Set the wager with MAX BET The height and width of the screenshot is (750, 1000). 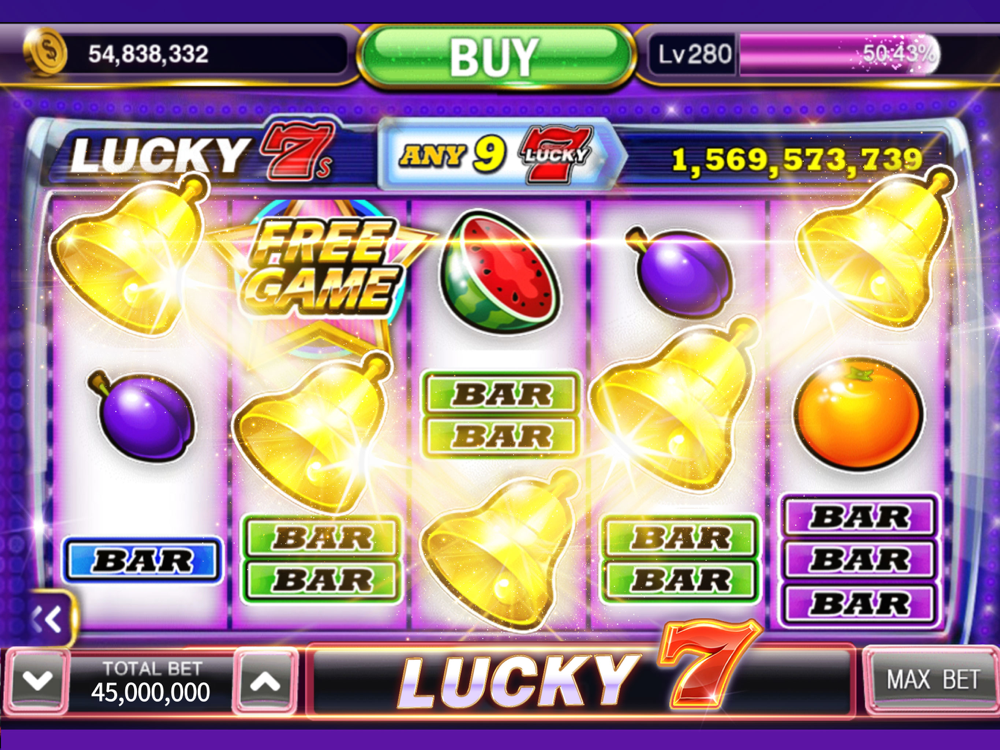tap(932, 680)
